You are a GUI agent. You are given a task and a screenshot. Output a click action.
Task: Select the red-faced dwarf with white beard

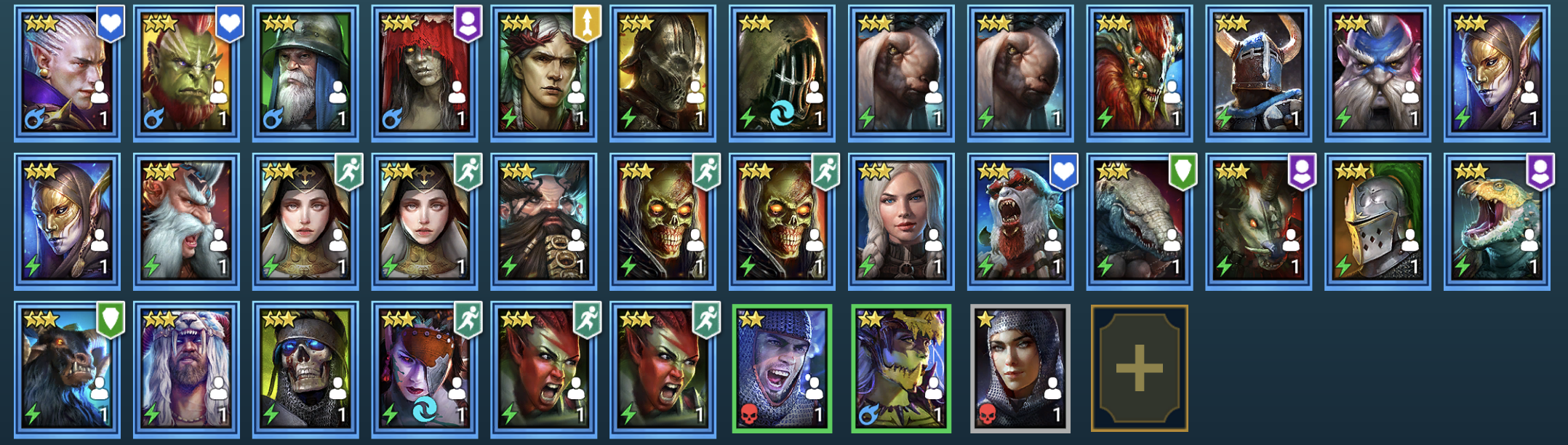point(186,221)
